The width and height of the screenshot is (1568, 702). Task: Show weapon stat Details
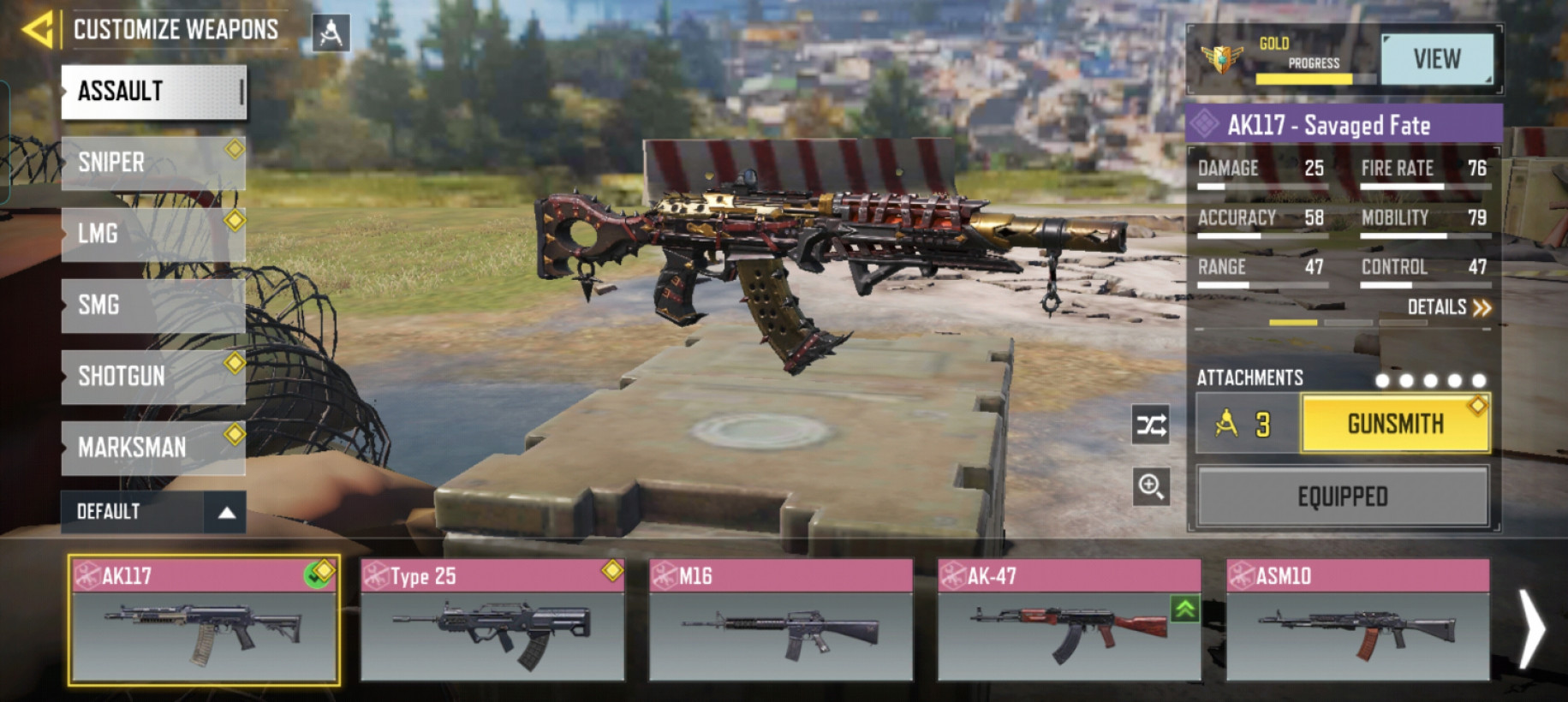coord(1449,307)
